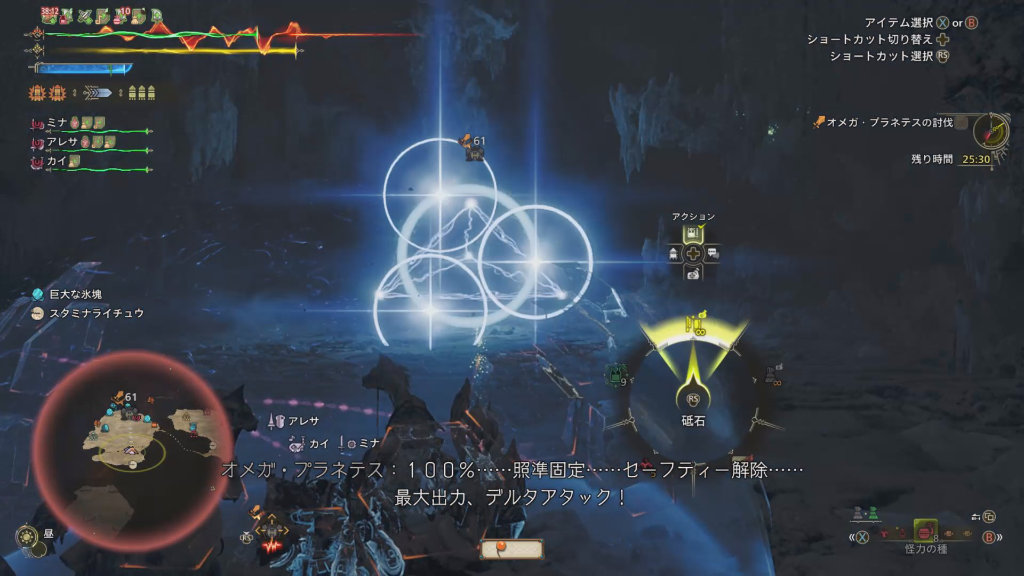
Task: Select the スタミナライチュウ tracked entry
Action: (x=88, y=313)
